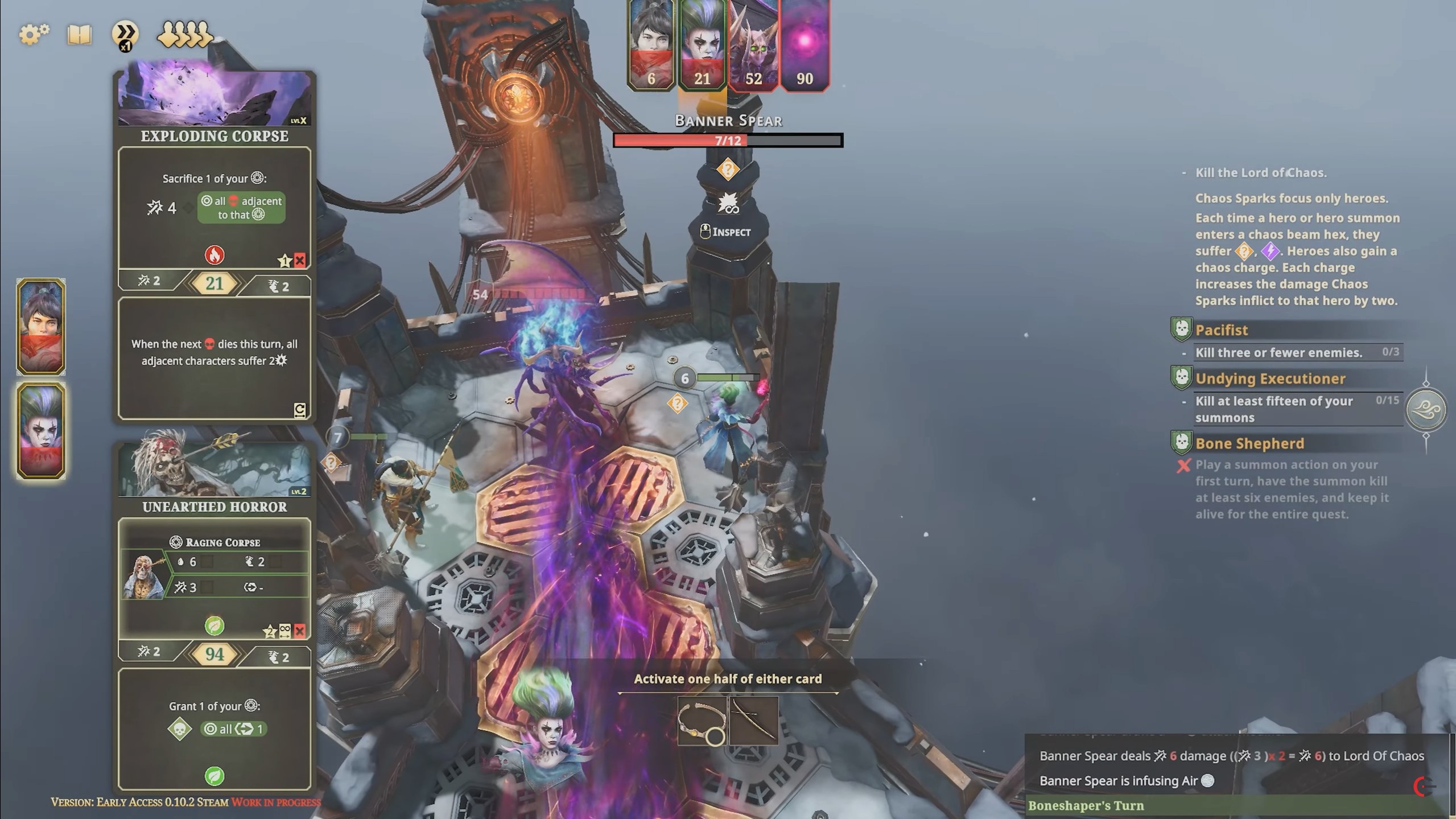
Task: Select the Banner Spear hero portrait on left
Action: click(41, 326)
